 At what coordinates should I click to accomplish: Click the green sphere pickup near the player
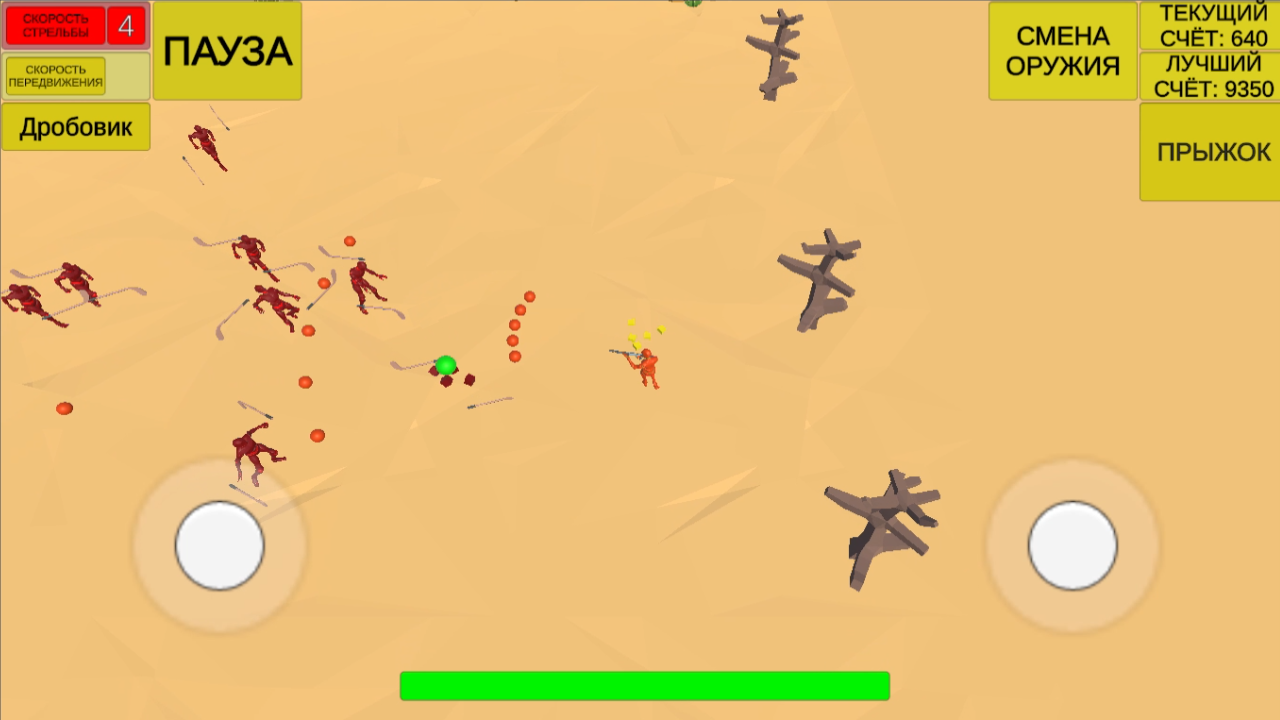447,362
